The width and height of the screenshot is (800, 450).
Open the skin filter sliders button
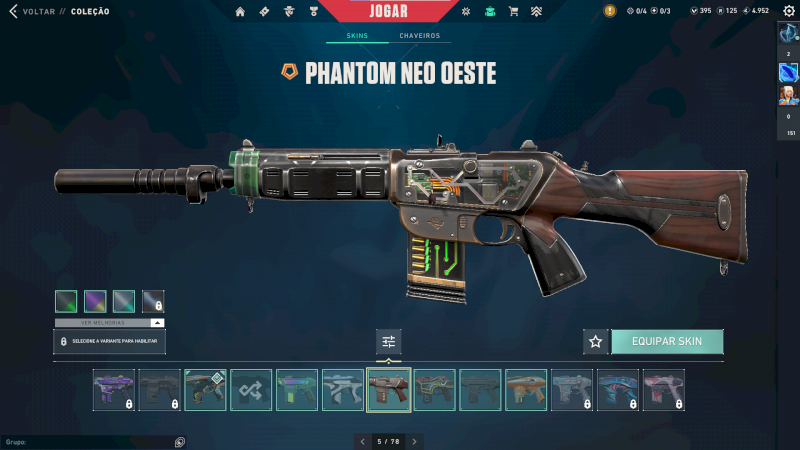coord(389,341)
